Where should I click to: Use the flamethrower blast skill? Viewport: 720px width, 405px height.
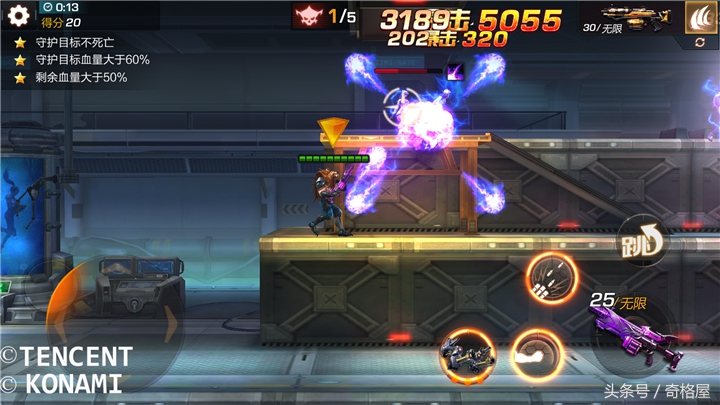point(536,353)
